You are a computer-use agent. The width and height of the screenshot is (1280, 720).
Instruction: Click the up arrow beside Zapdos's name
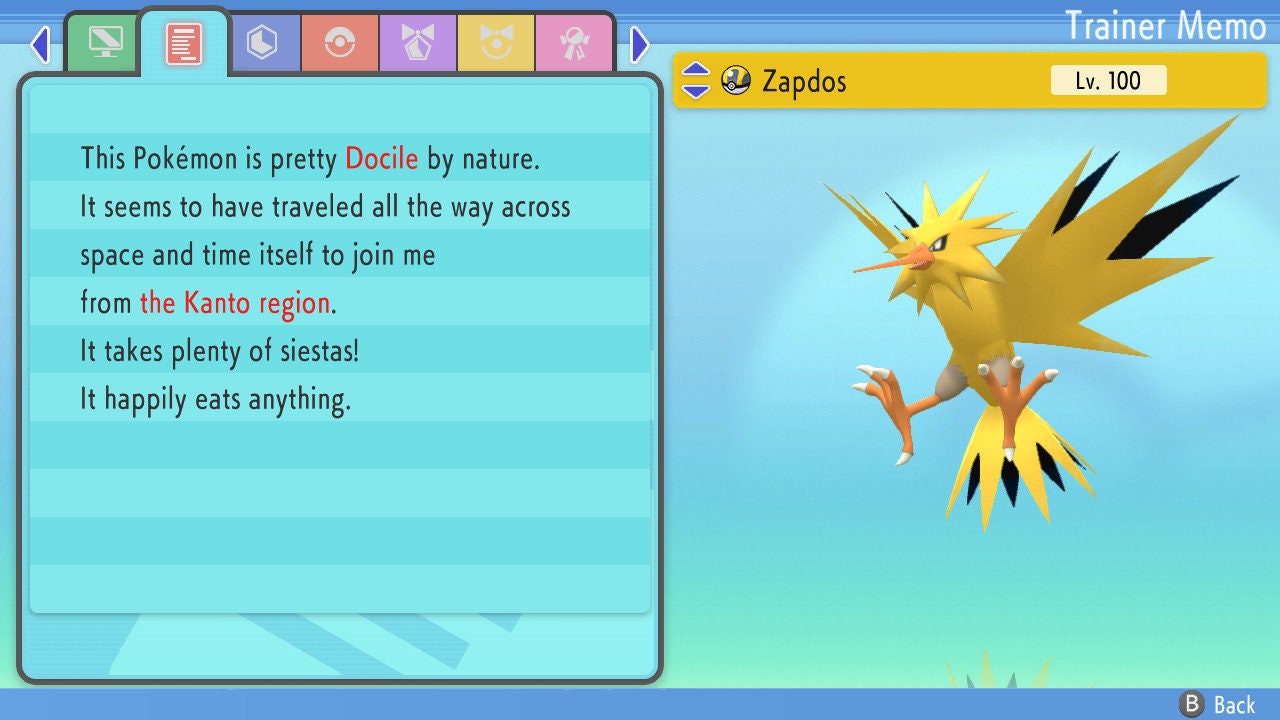tap(696, 71)
